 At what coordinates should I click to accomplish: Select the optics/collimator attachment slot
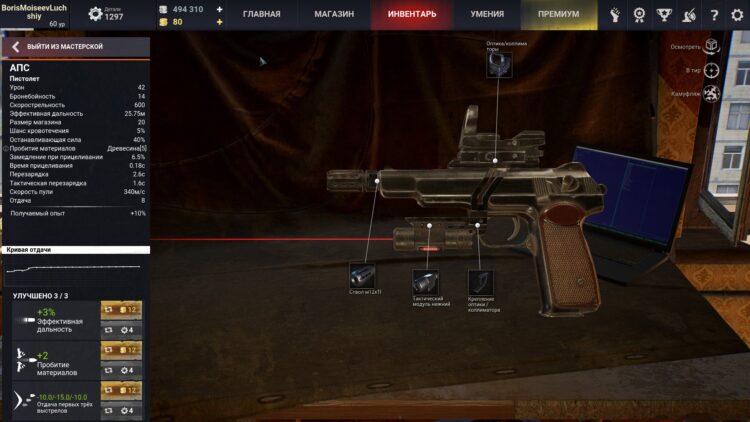tap(500, 64)
